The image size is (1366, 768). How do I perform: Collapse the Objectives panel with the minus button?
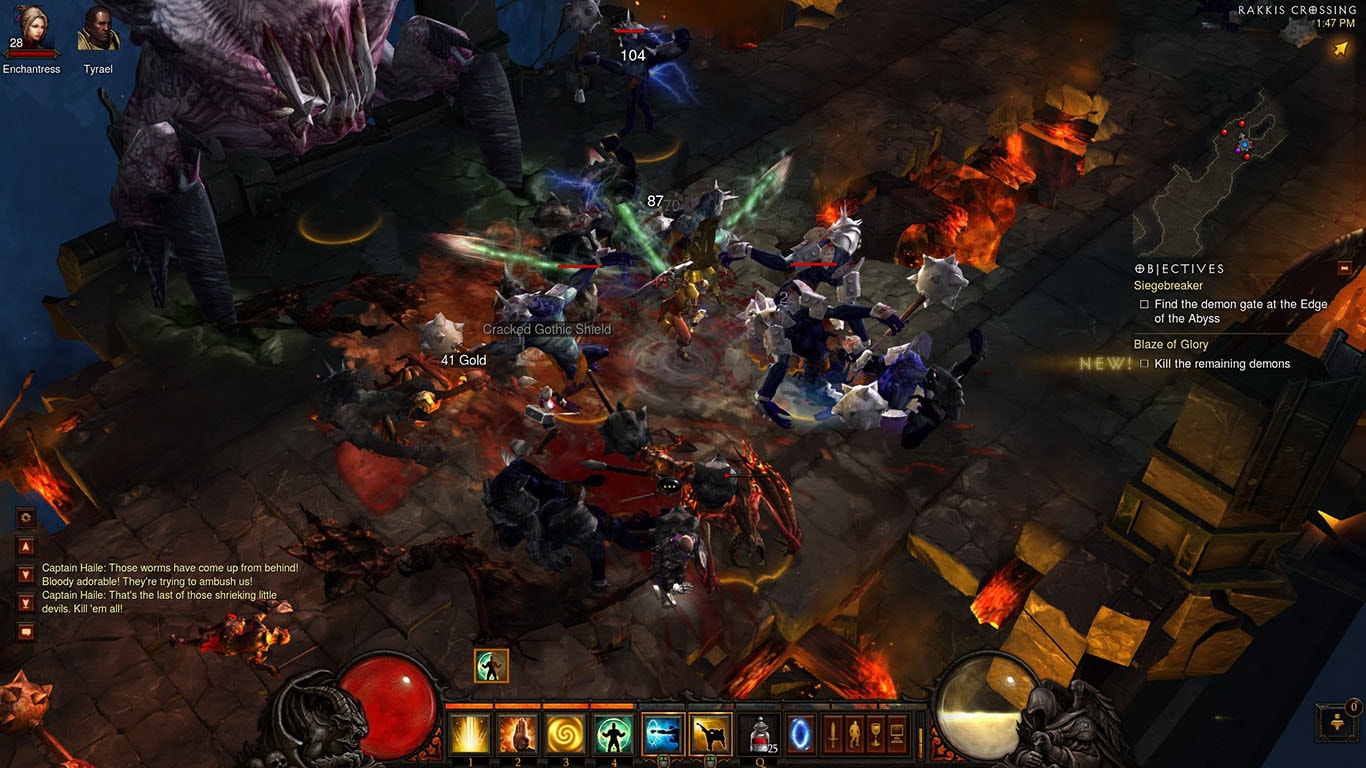[x=1344, y=268]
